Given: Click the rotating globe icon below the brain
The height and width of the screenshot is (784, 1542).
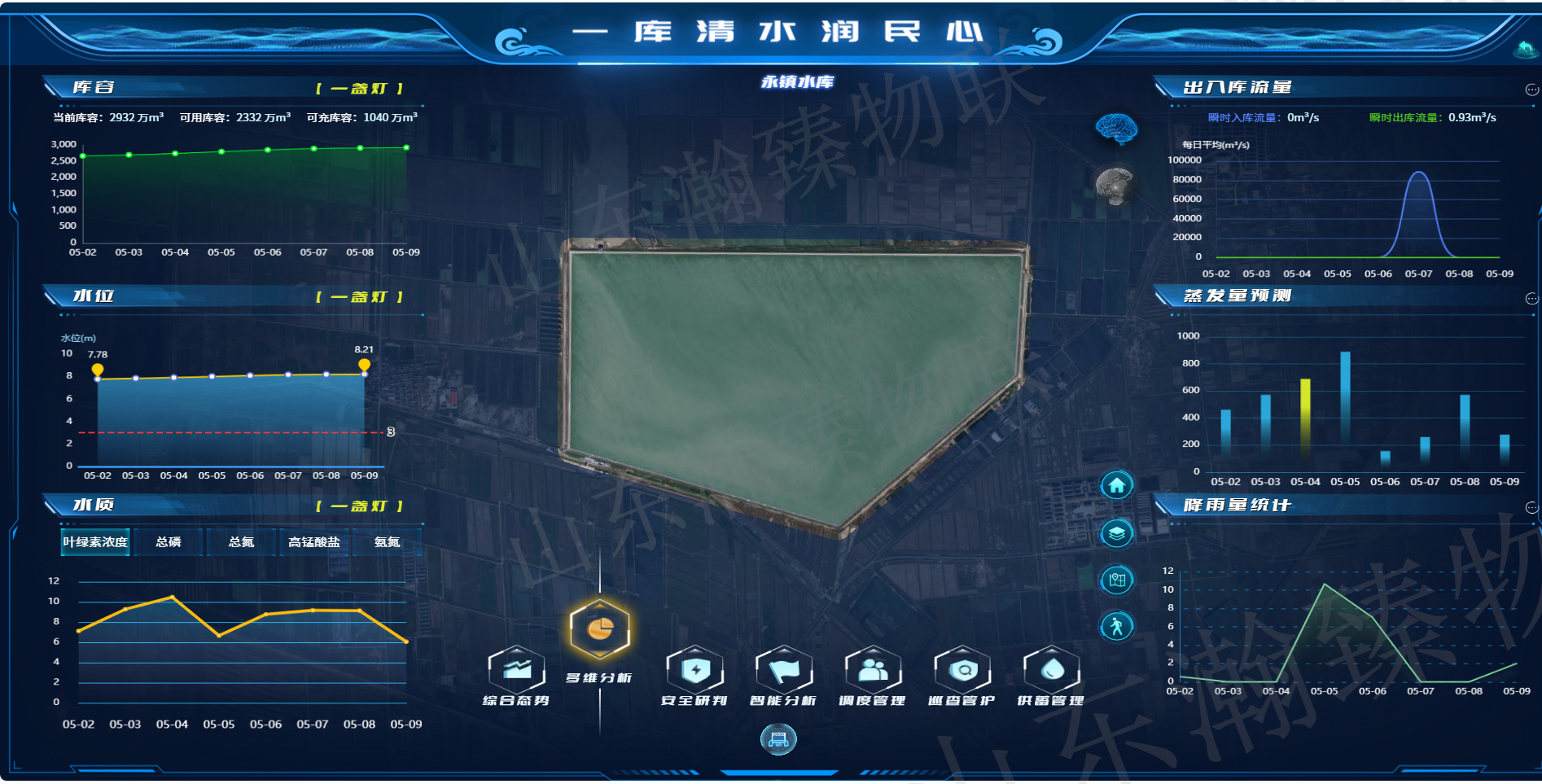Looking at the screenshot, I should click(x=1116, y=186).
